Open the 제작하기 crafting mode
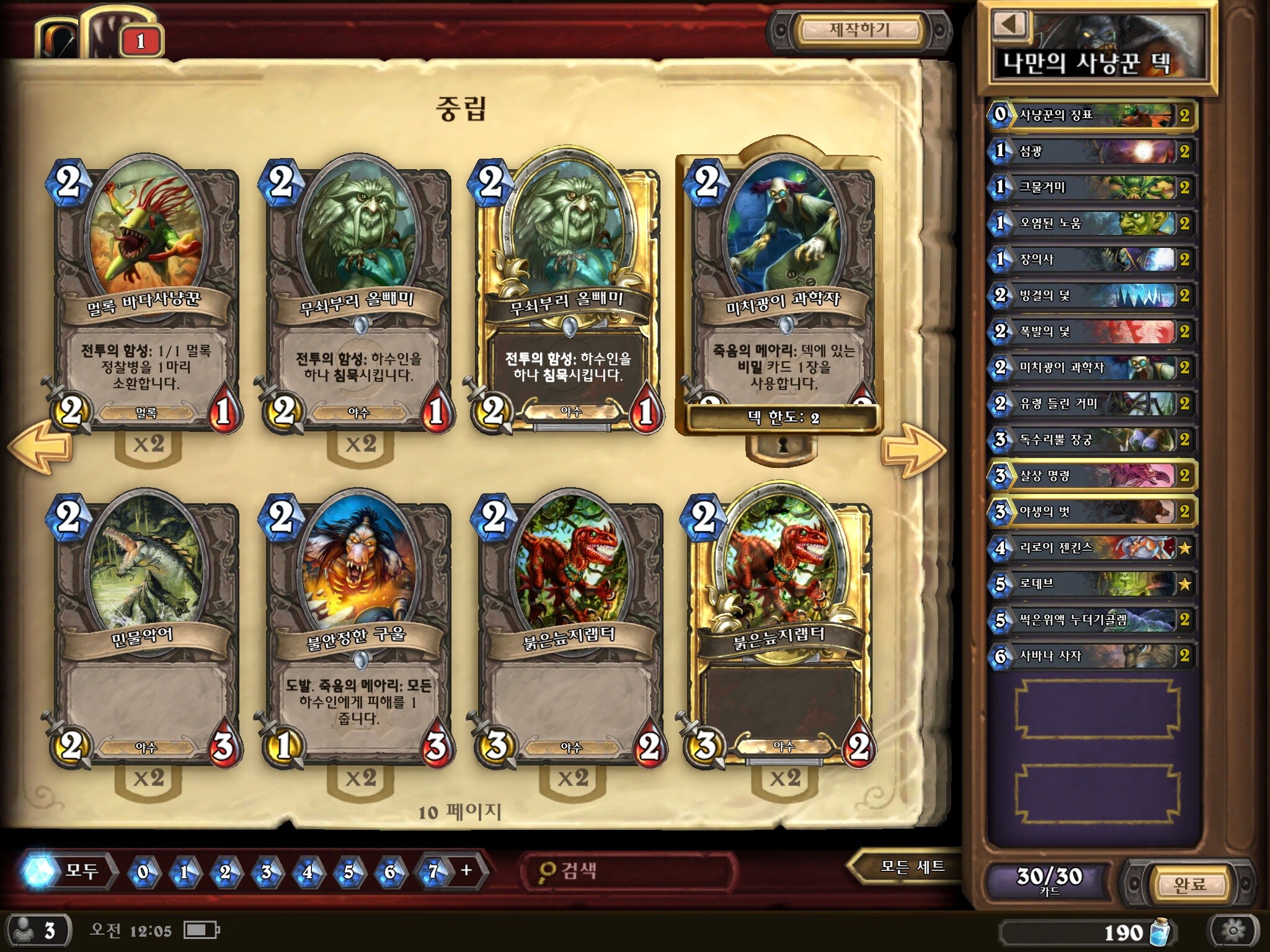Screen dimensions: 1270x952 pos(859,30)
